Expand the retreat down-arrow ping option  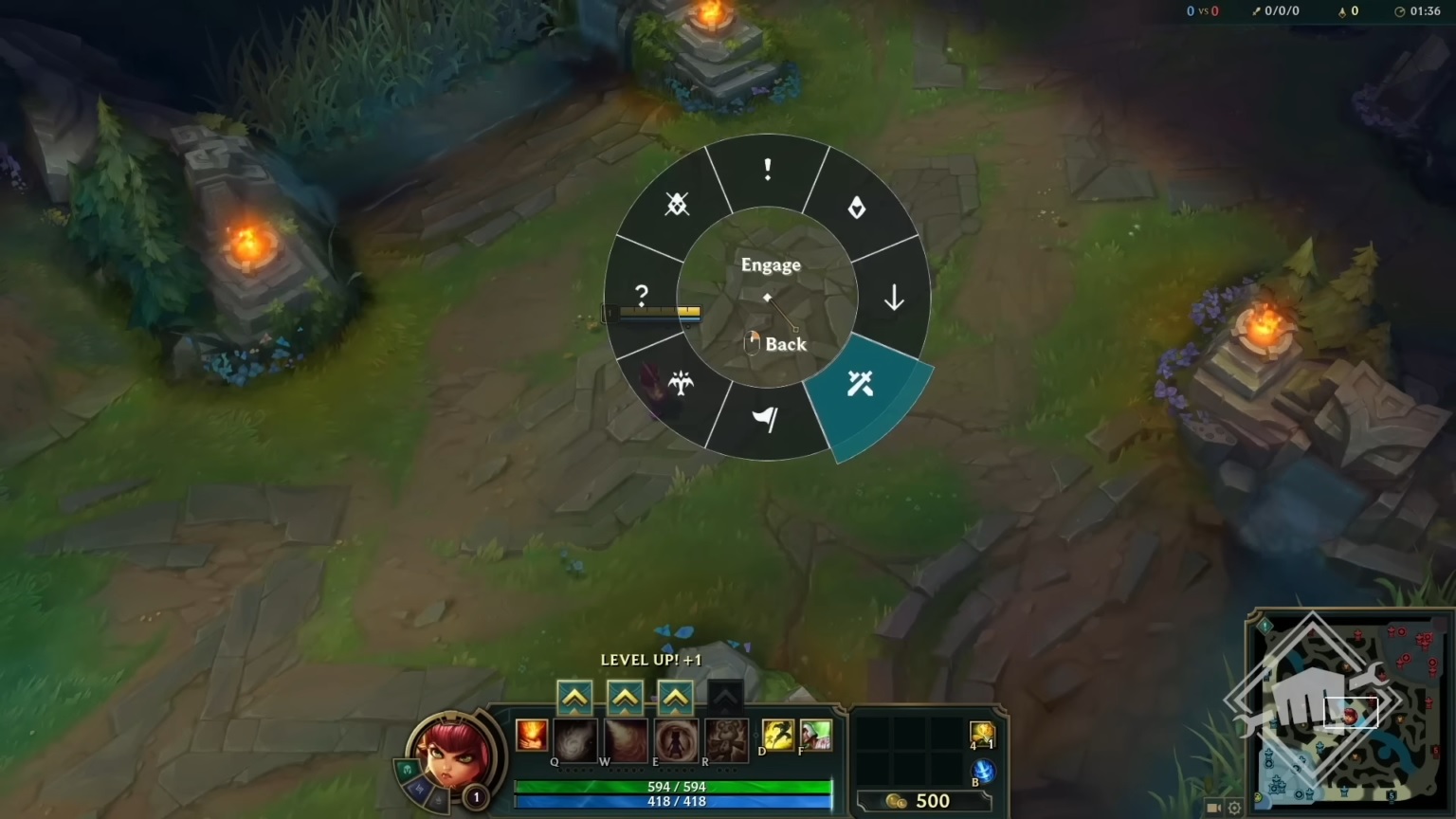coord(893,296)
